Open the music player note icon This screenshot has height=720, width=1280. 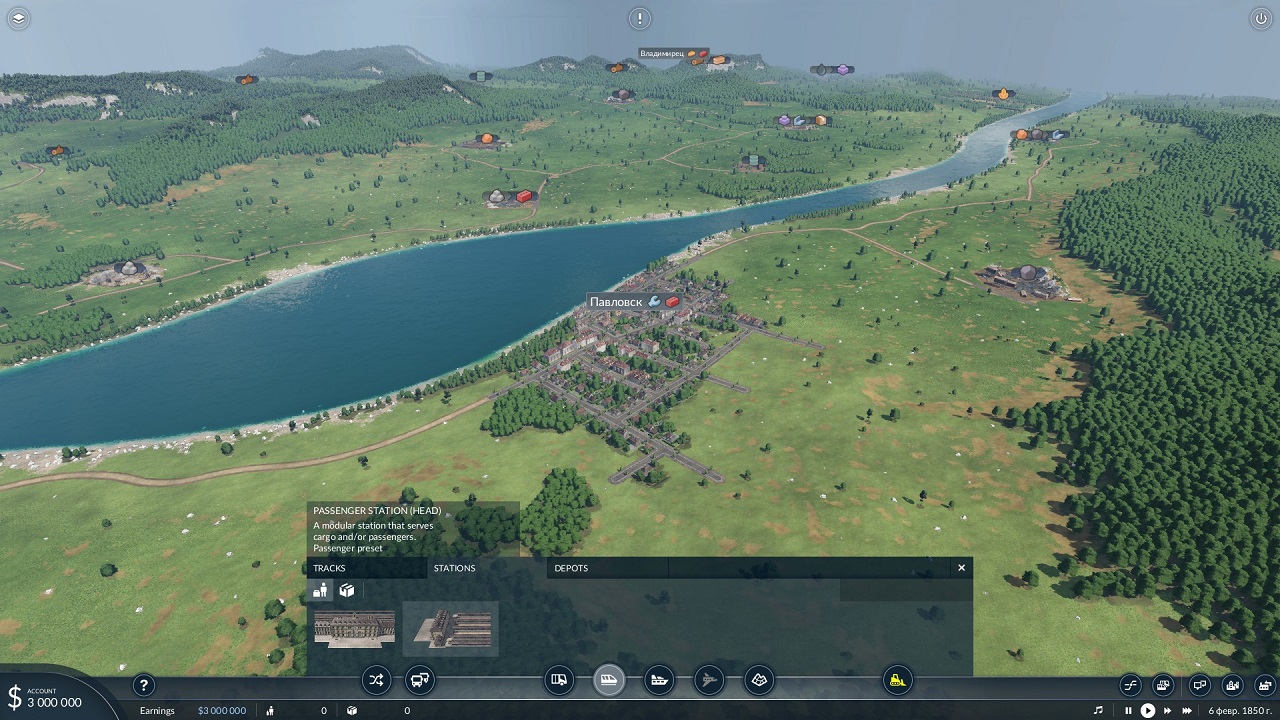pos(1098,711)
